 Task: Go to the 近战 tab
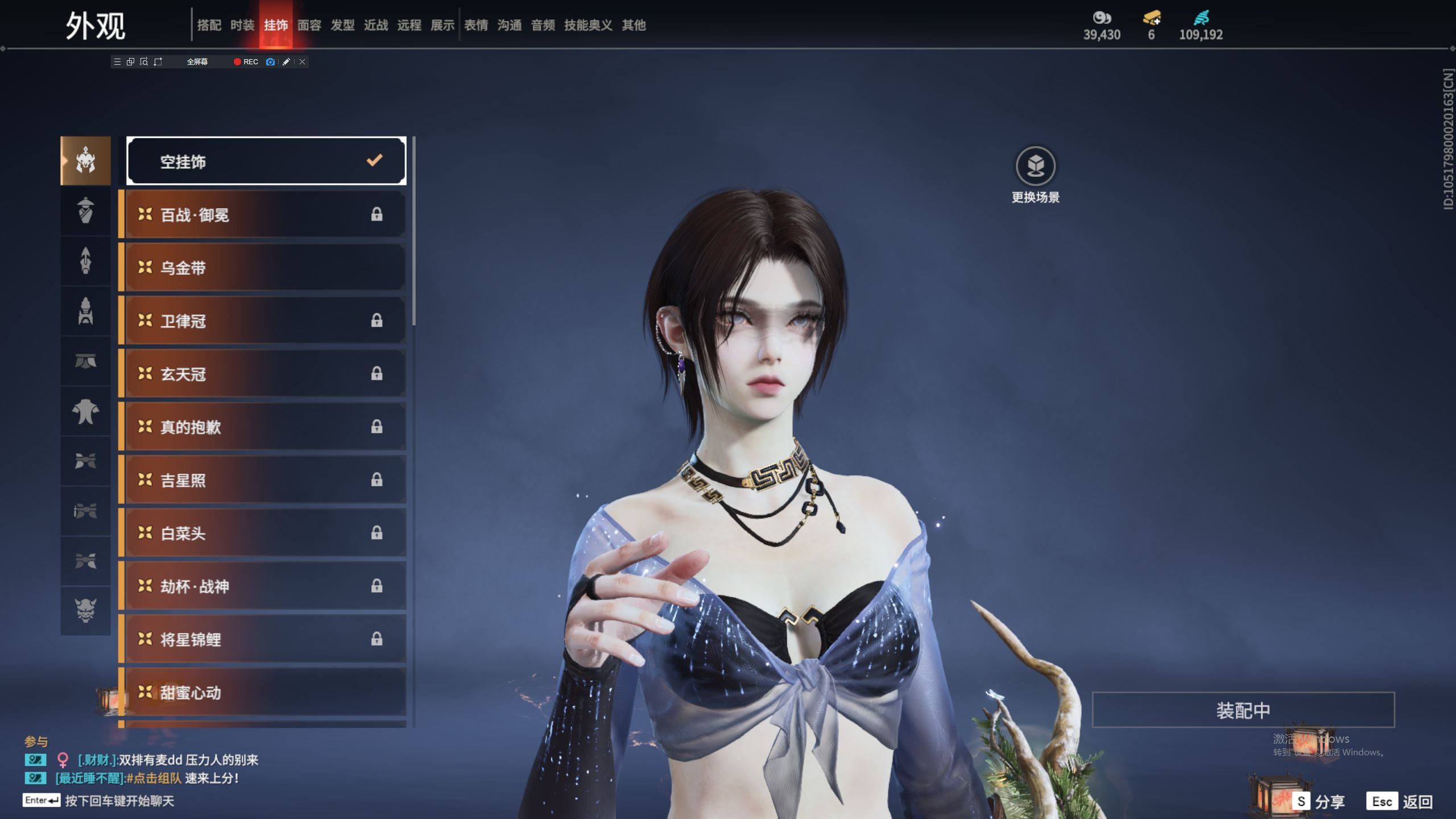click(376, 25)
